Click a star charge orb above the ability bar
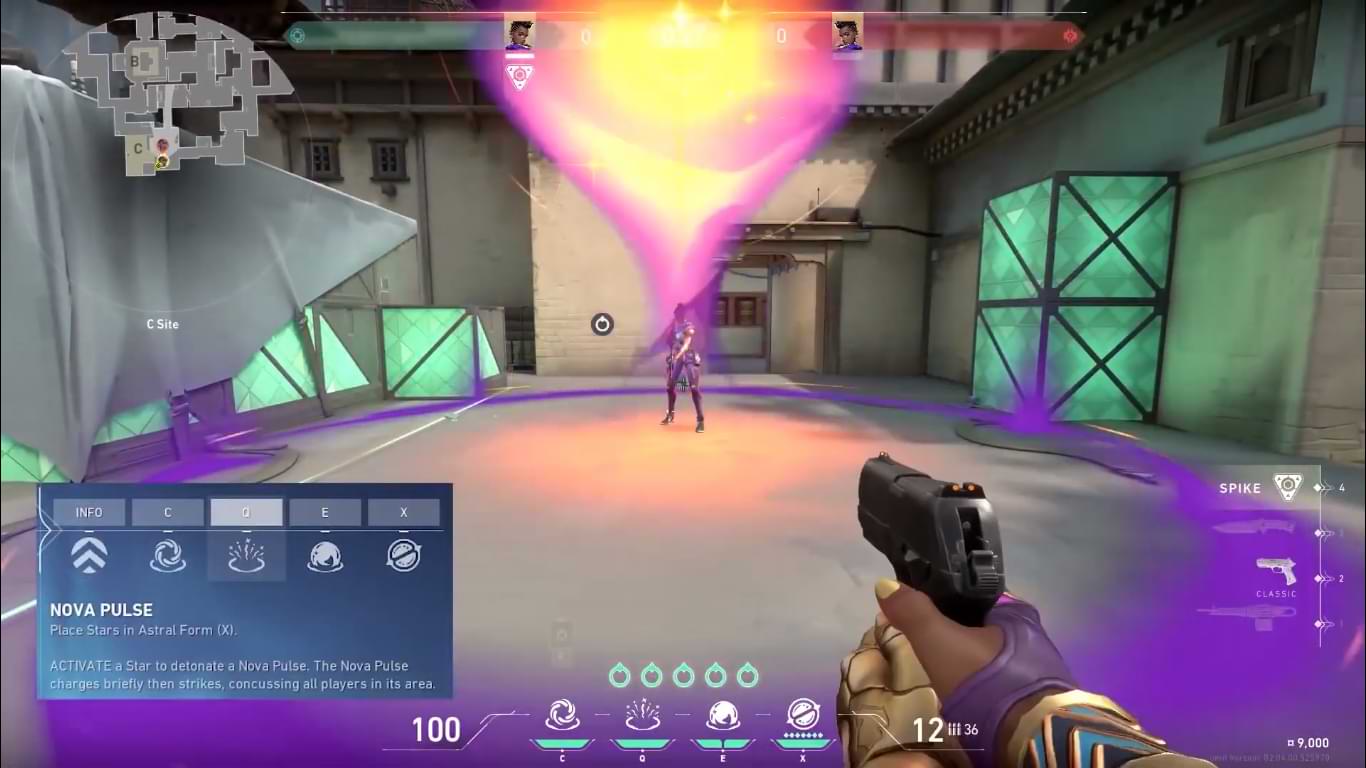The height and width of the screenshot is (768, 1366). coord(685,675)
